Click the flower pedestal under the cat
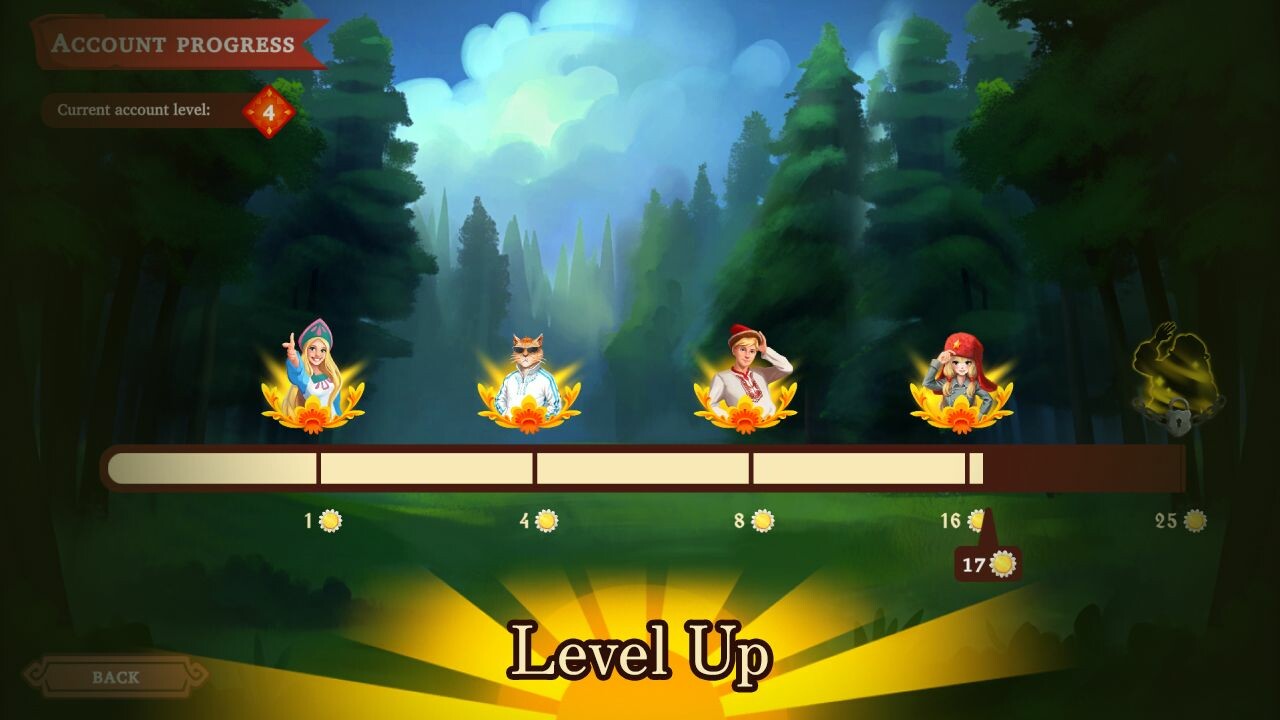Image resolution: width=1280 pixels, height=720 pixels. [x=528, y=415]
